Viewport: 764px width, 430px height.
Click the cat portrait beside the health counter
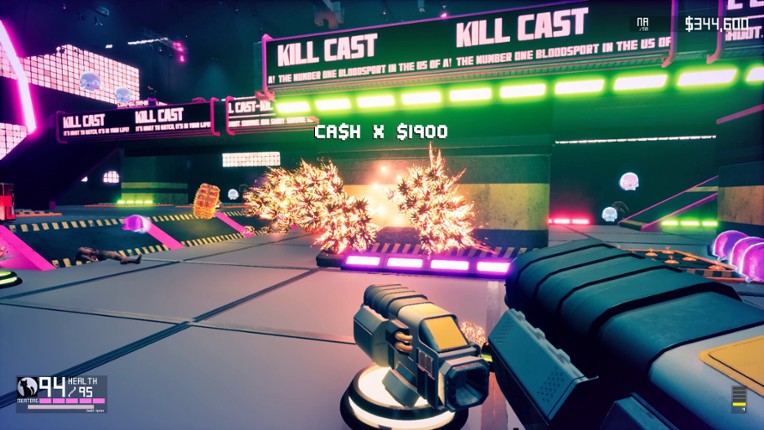[x=27, y=388]
